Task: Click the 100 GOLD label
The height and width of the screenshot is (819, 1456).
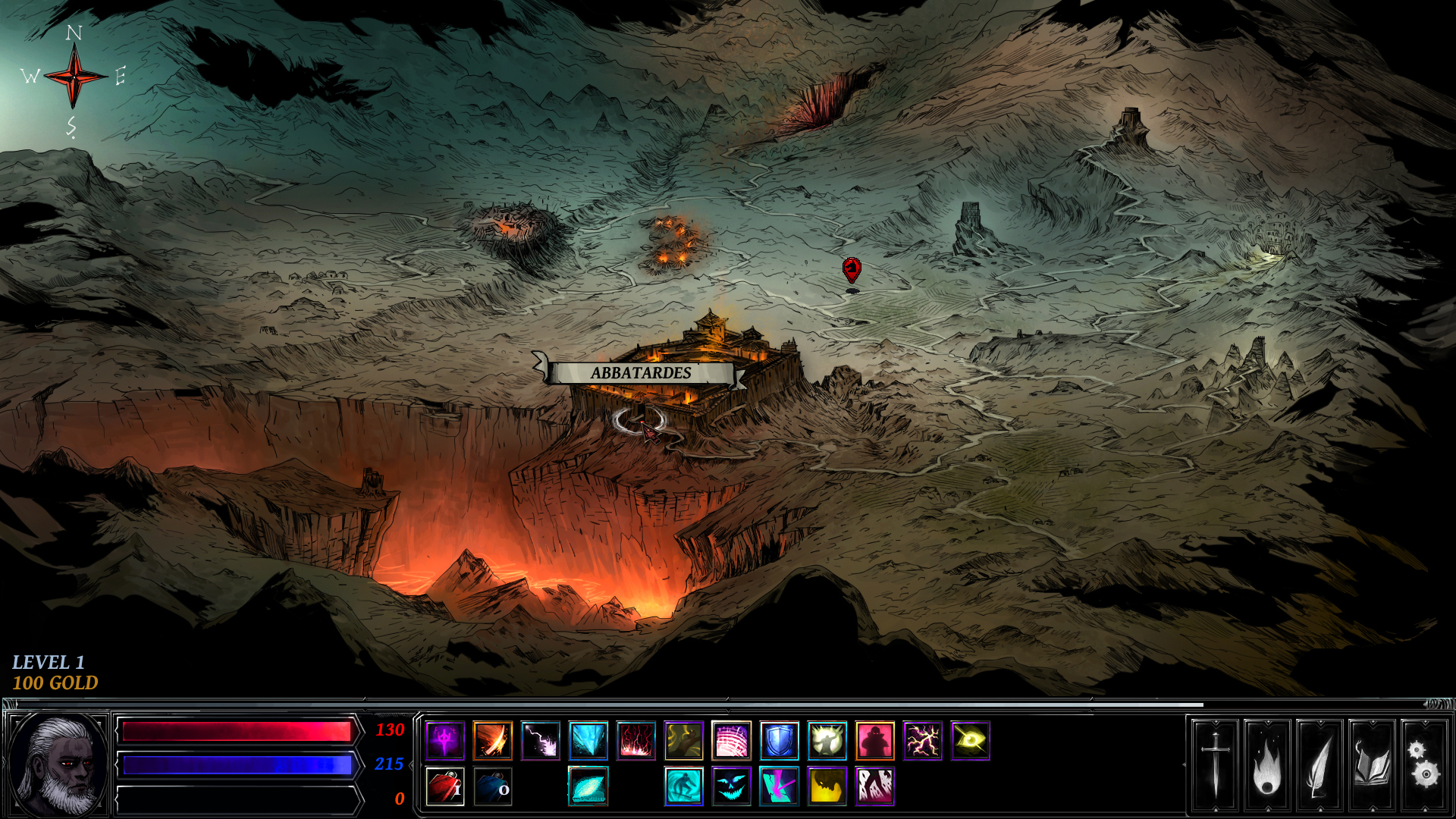Action: click(x=54, y=682)
